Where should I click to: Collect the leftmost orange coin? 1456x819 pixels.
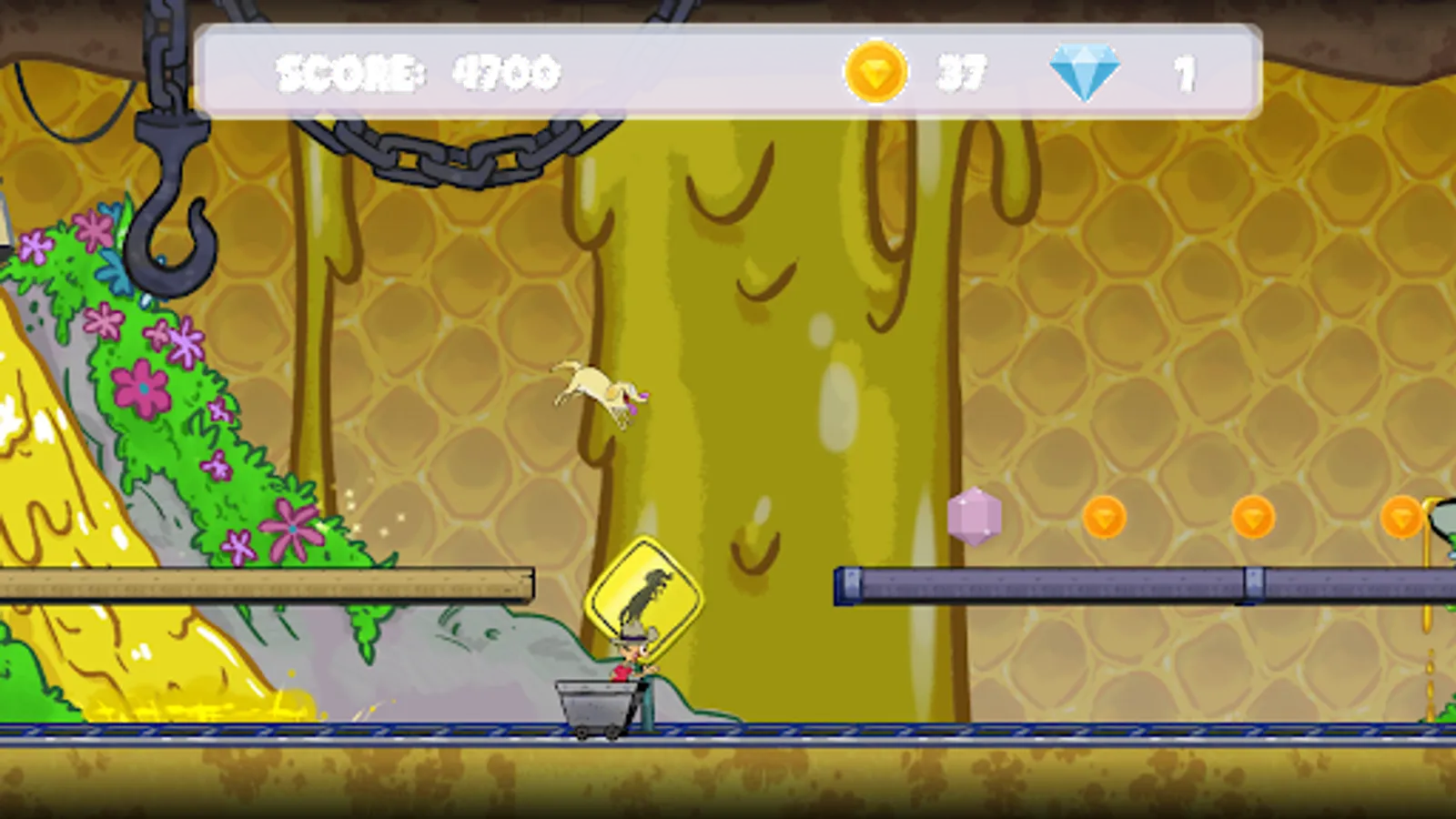1106,517
